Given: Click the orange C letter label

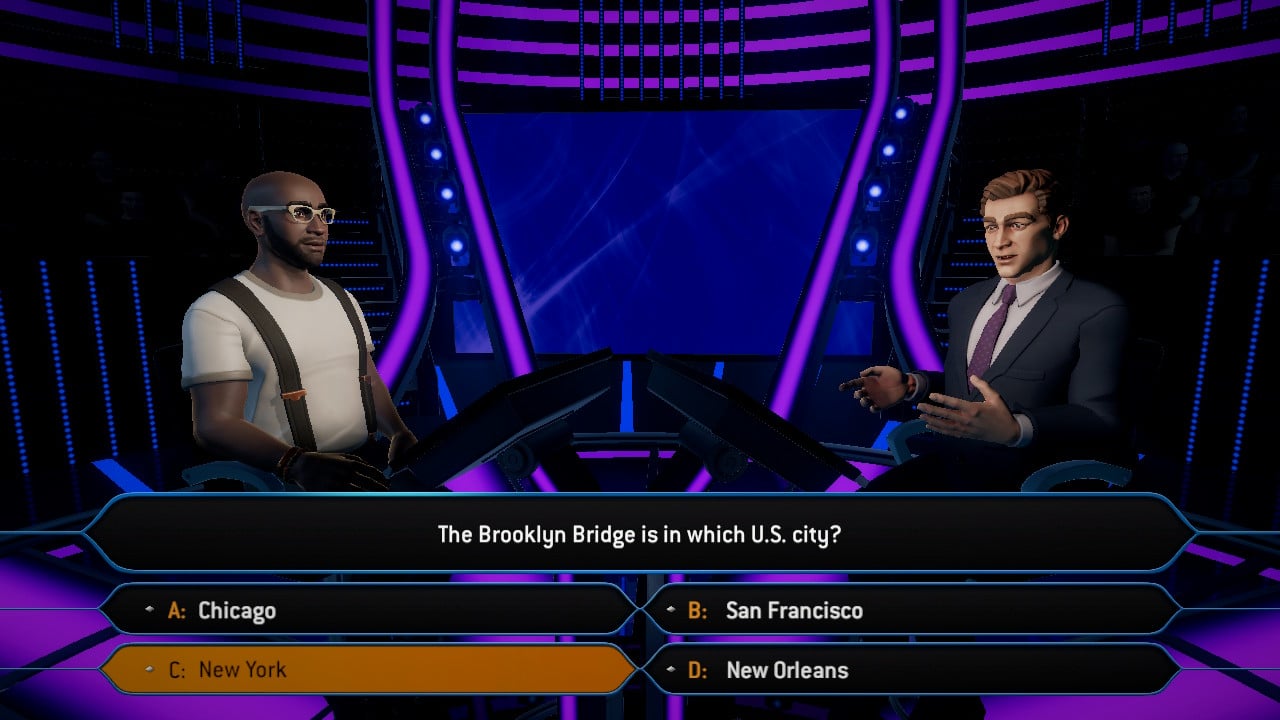Looking at the screenshot, I should coord(176,671).
